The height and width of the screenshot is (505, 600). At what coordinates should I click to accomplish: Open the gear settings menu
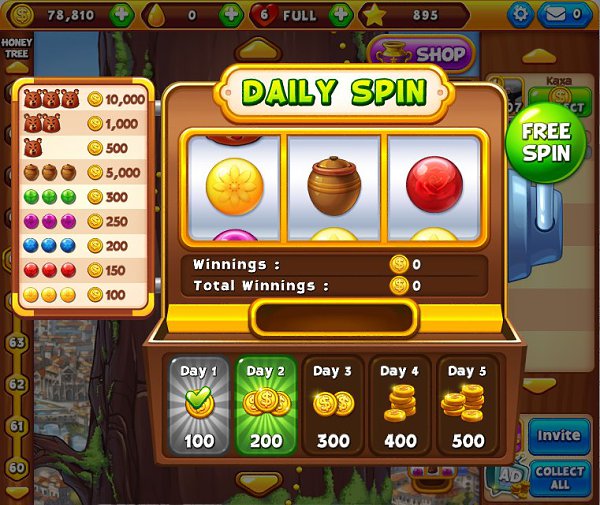[520, 15]
